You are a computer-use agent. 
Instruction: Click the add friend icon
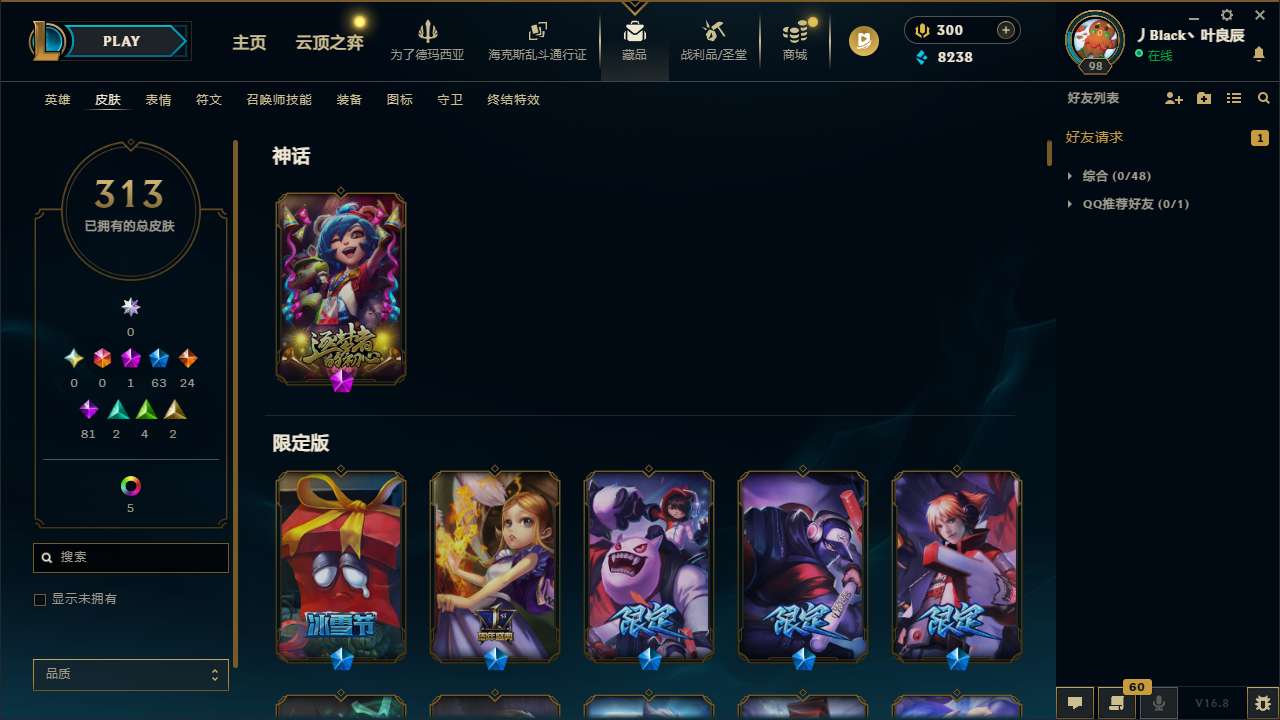1173,98
